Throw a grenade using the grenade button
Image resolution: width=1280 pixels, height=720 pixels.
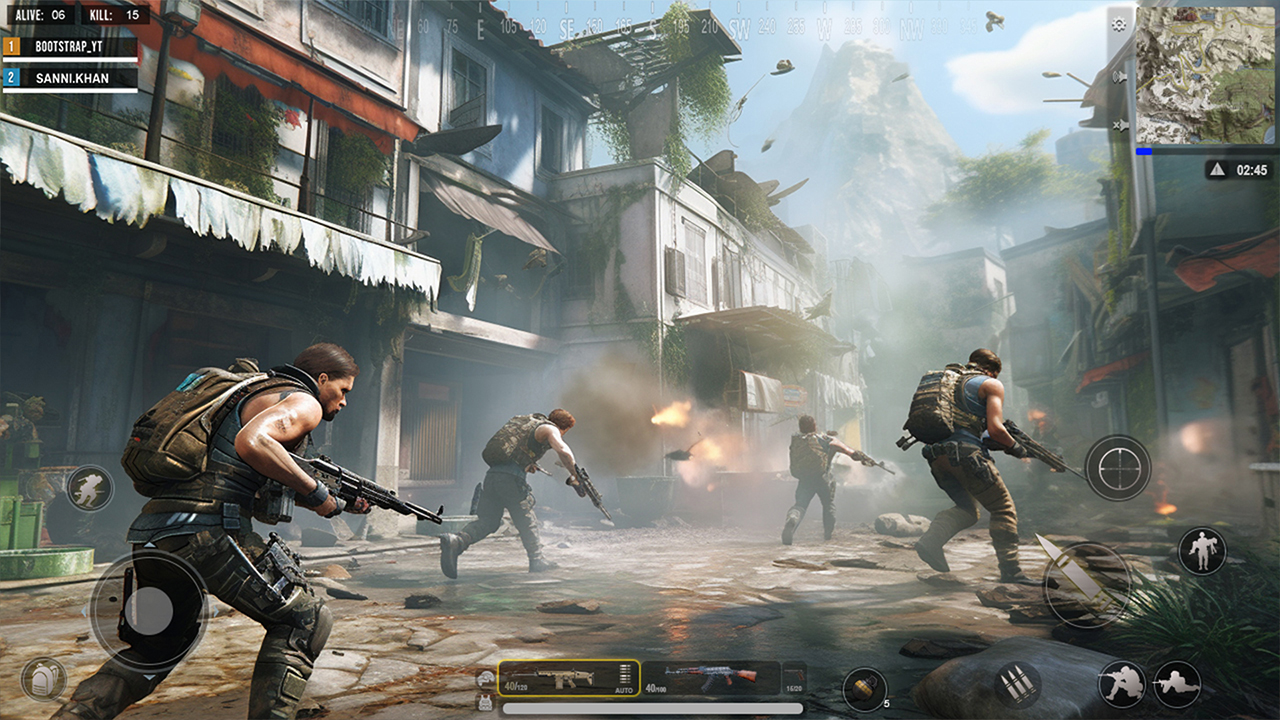[864, 689]
